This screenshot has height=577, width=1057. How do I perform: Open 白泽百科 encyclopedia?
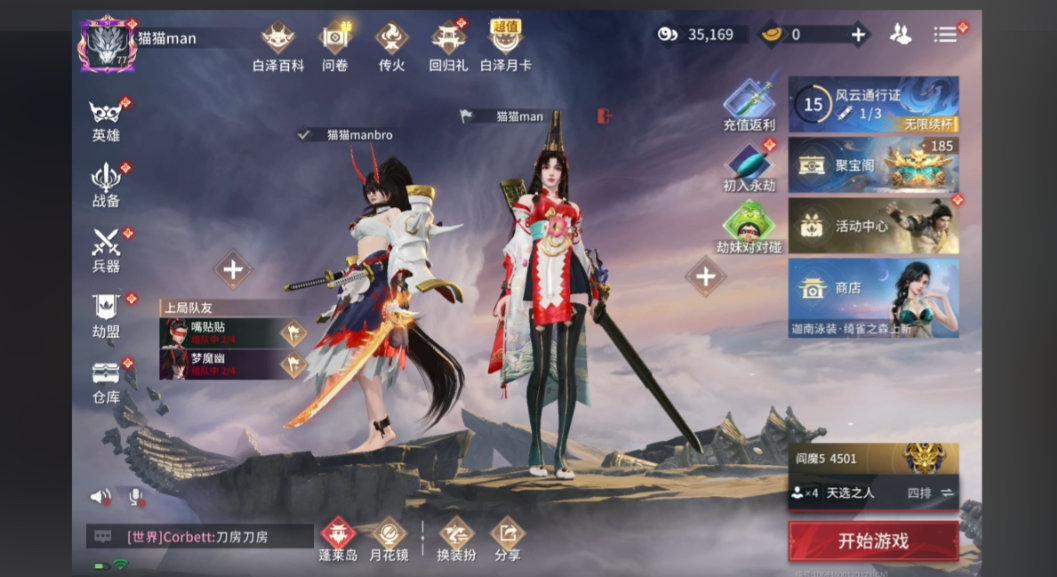click(x=278, y=46)
